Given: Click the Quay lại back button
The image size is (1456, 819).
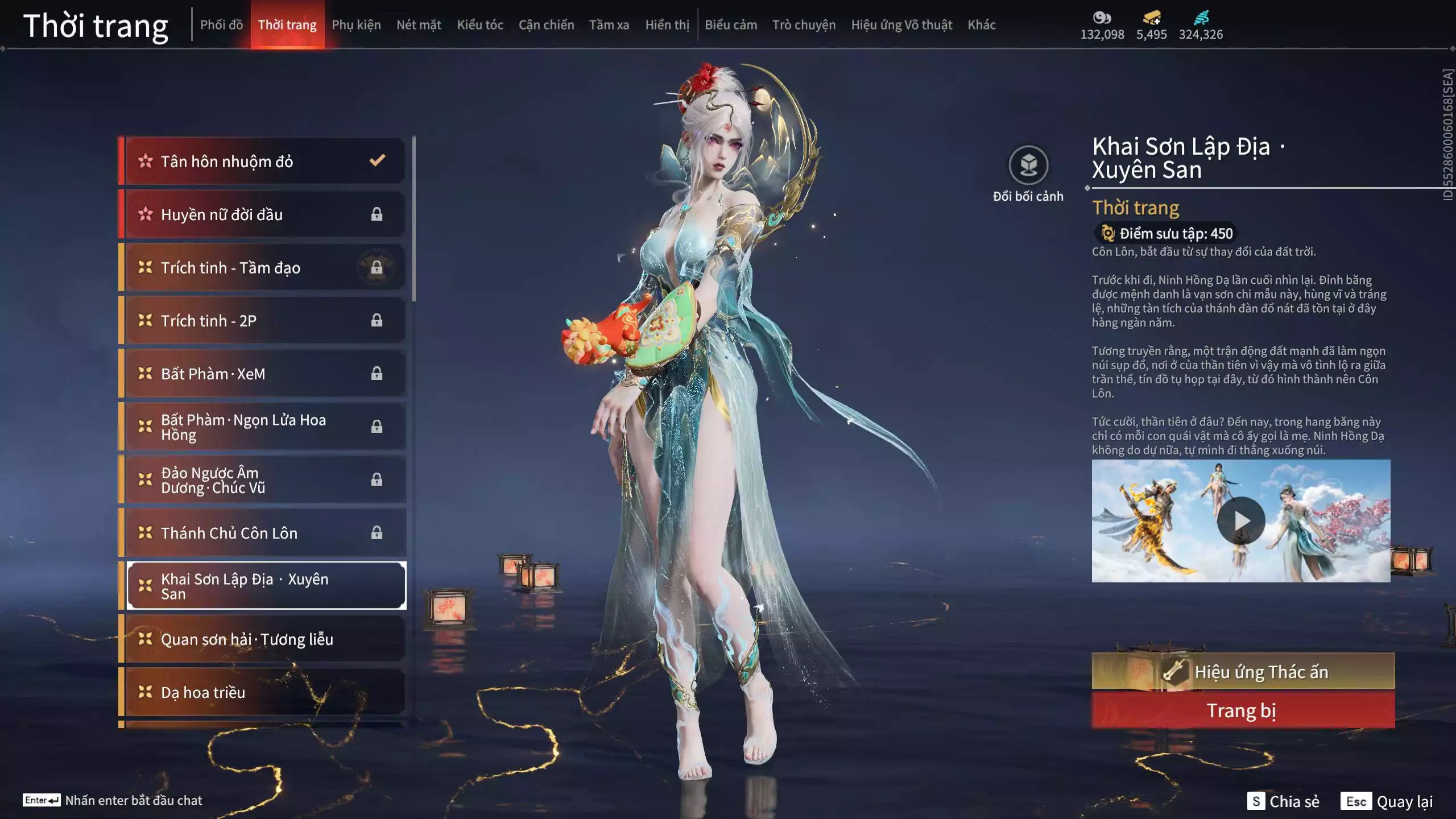Looking at the screenshot, I should (1387, 801).
